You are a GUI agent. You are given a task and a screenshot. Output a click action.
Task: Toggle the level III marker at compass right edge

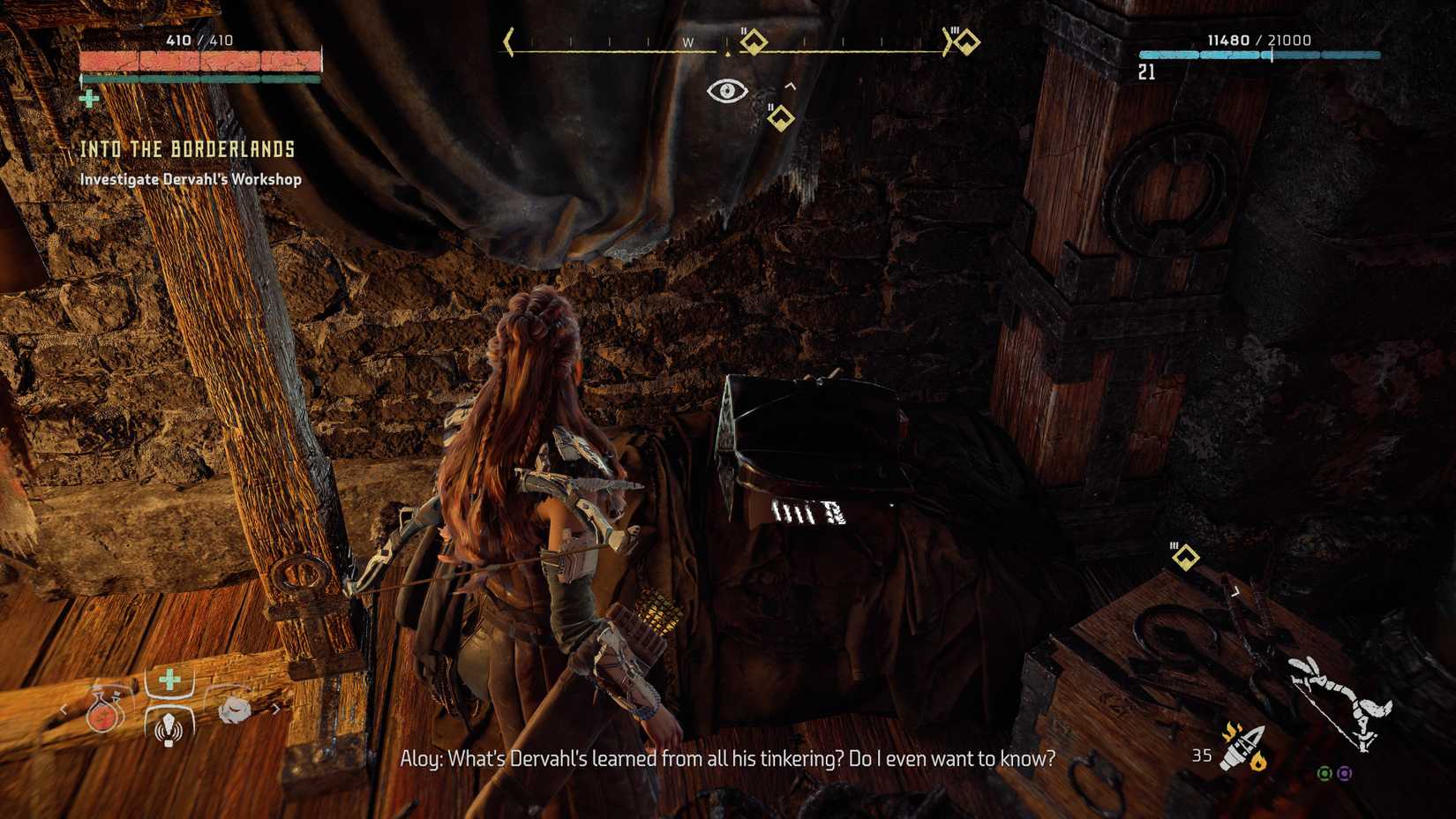click(x=964, y=40)
